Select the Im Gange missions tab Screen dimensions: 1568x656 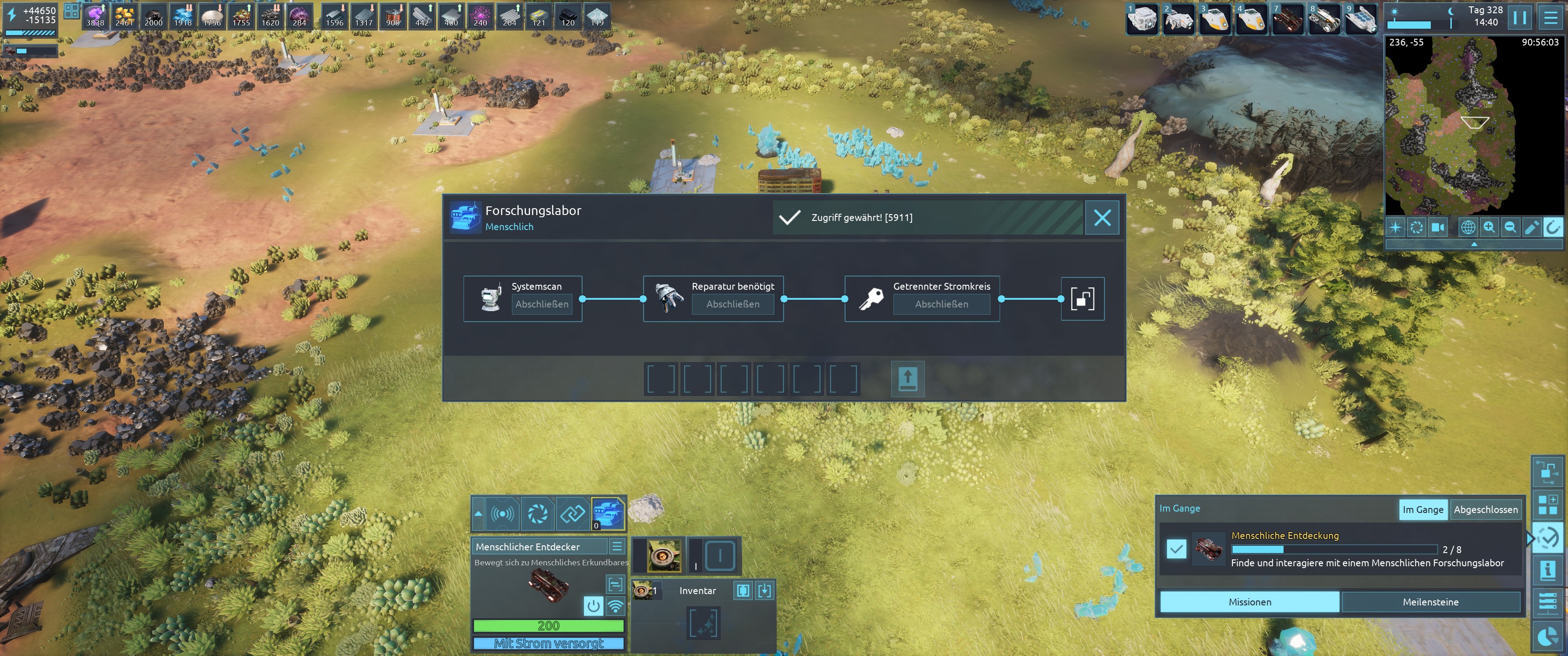coord(1423,509)
